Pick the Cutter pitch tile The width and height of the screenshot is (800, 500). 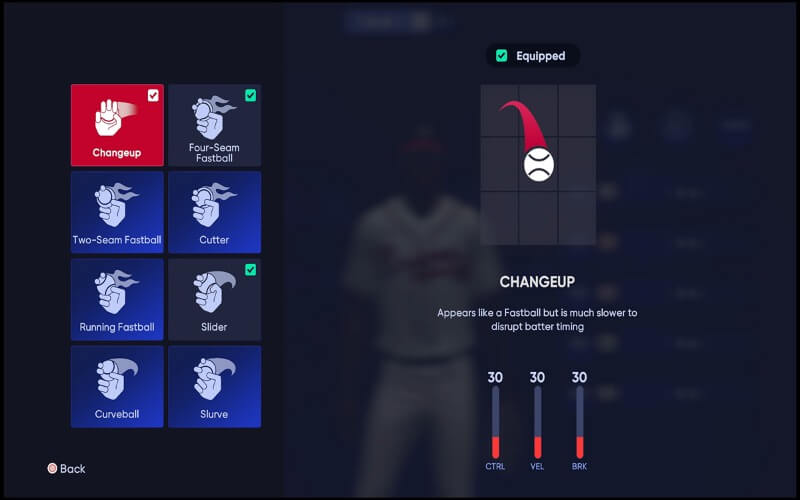coord(214,212)
